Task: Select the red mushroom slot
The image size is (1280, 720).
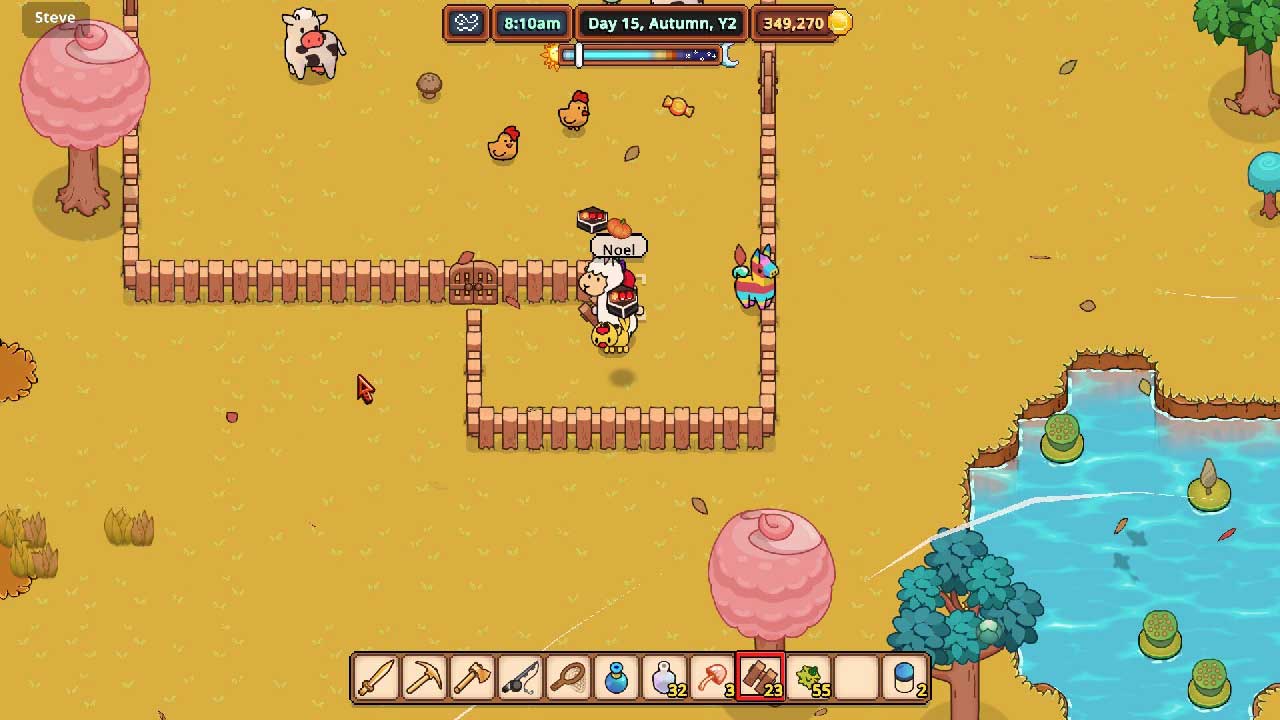Action: click(x=712, y=677)
